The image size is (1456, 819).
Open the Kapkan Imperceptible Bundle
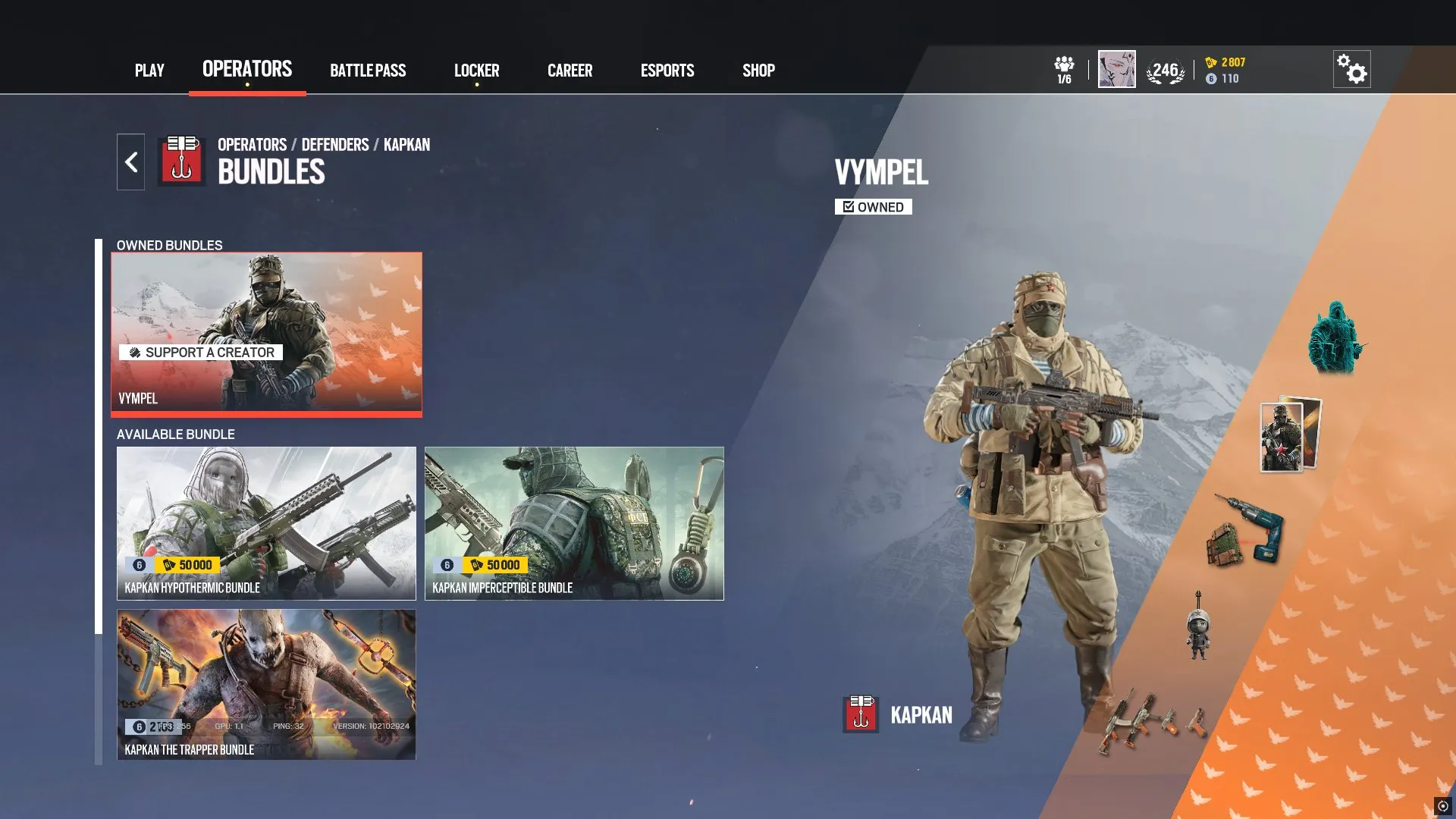tap(575, 523)
